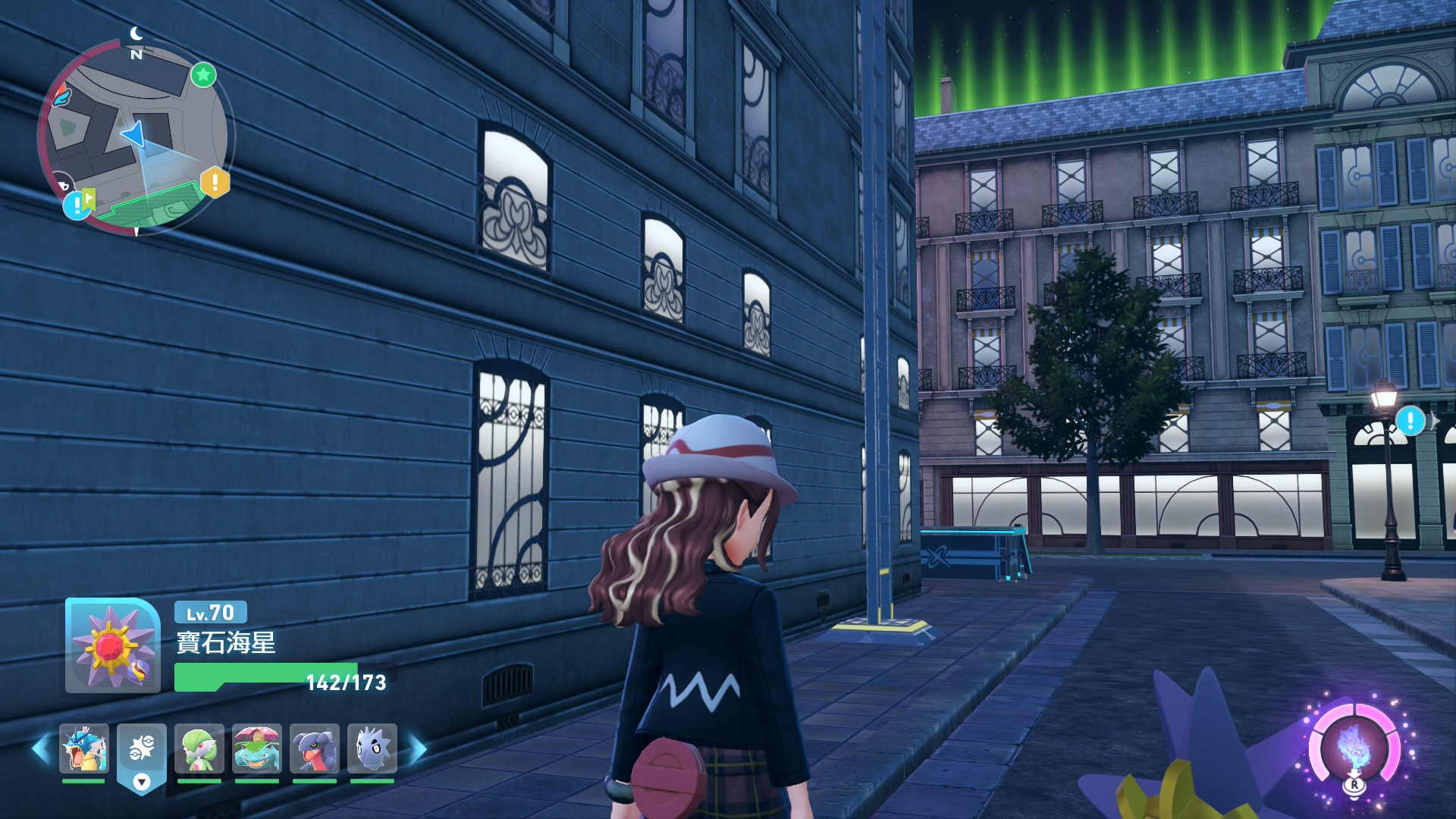Select the café cup marker on minimap
The height and width of the screenshot is (819, 1456).
(64, 184)
